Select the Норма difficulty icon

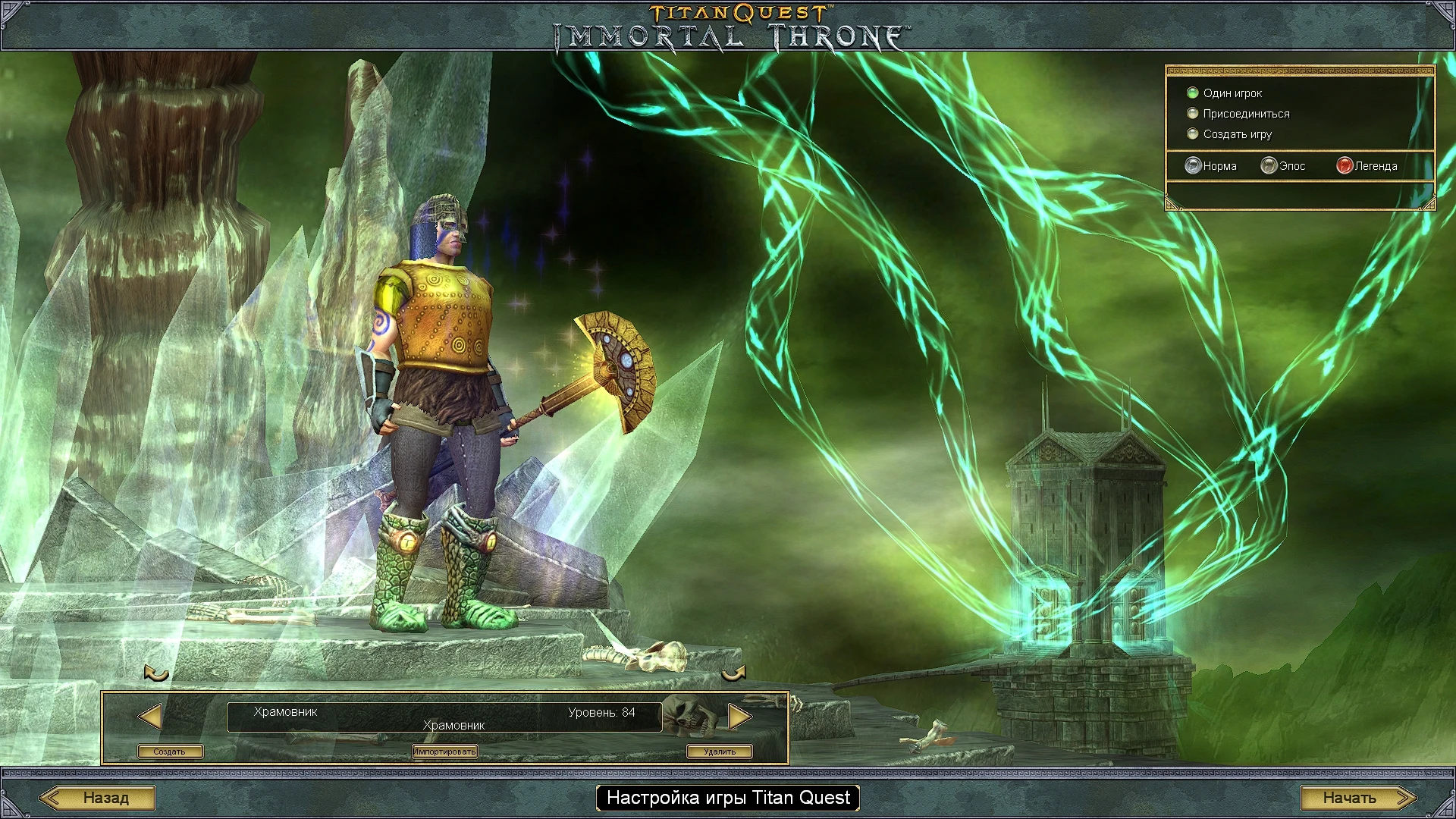click(x=1192, y=165)
